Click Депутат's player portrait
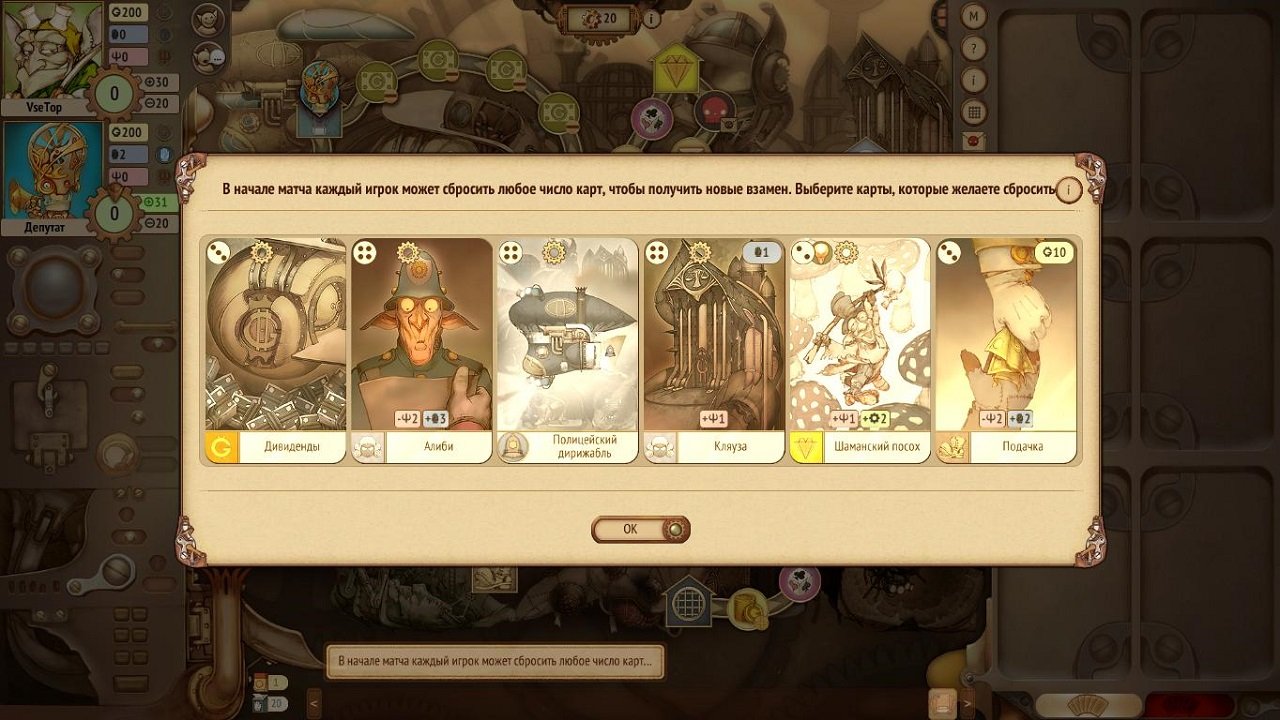The image size is (1280, 720). tap(52, 170)
